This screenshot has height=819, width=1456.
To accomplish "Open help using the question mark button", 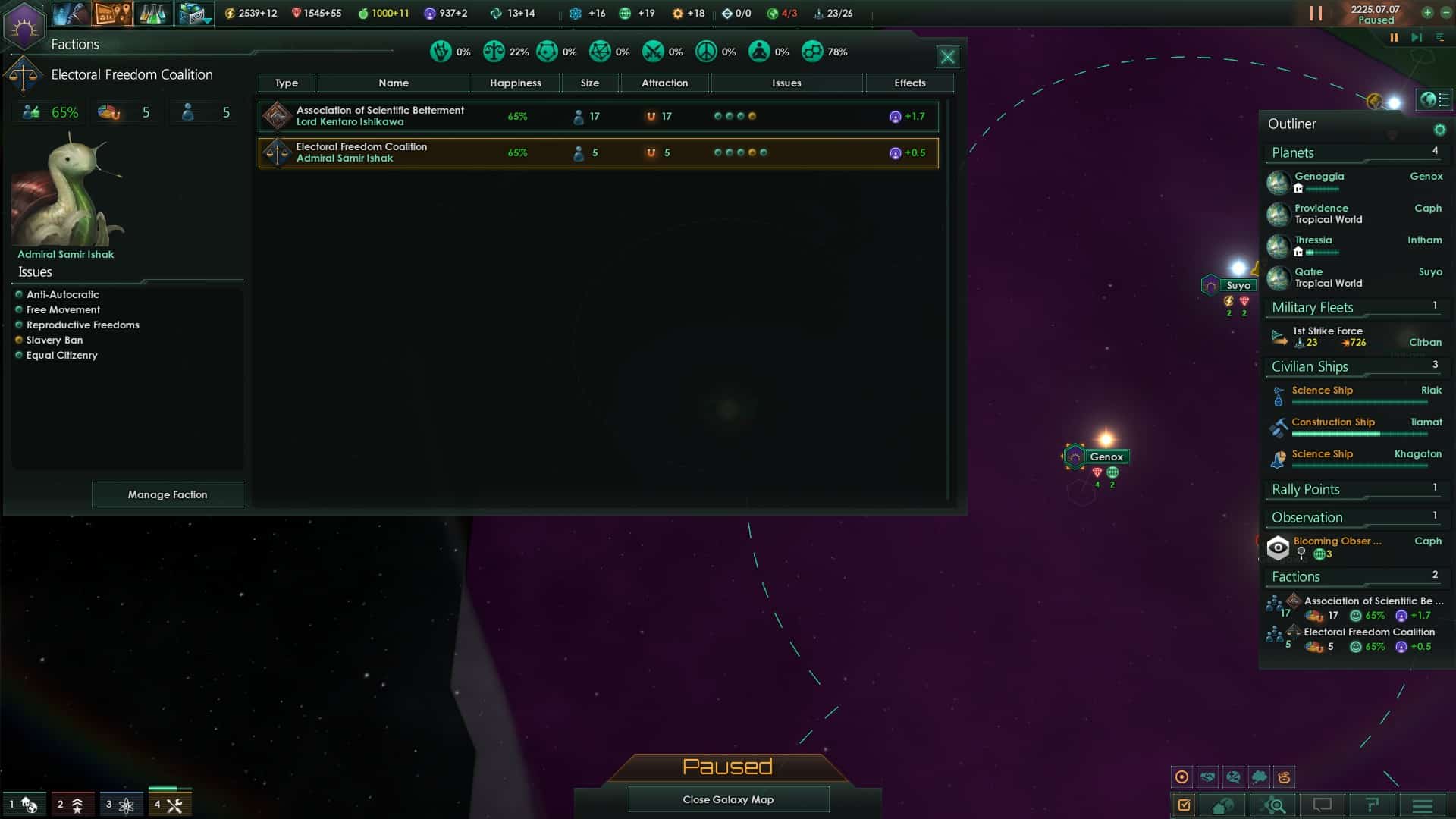I will point(1372,805).
